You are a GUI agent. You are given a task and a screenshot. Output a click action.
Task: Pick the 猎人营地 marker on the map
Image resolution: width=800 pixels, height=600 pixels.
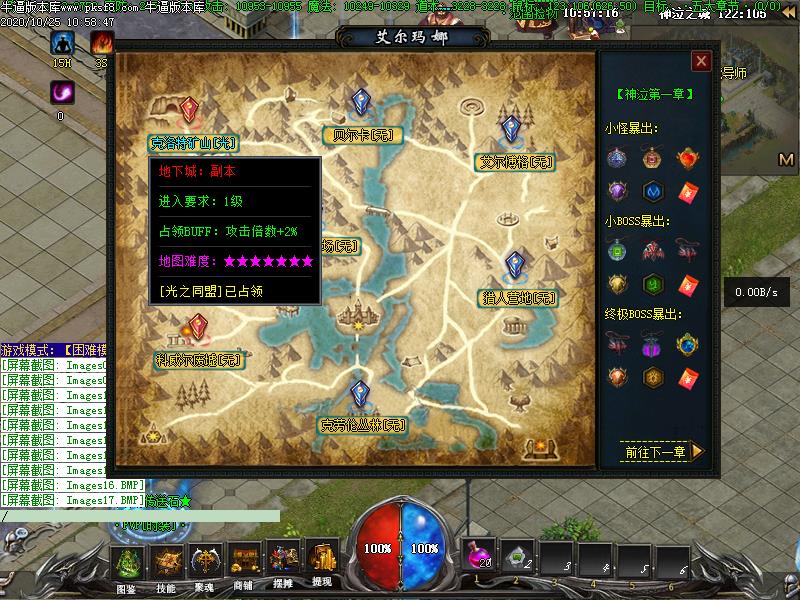[515, 267]
